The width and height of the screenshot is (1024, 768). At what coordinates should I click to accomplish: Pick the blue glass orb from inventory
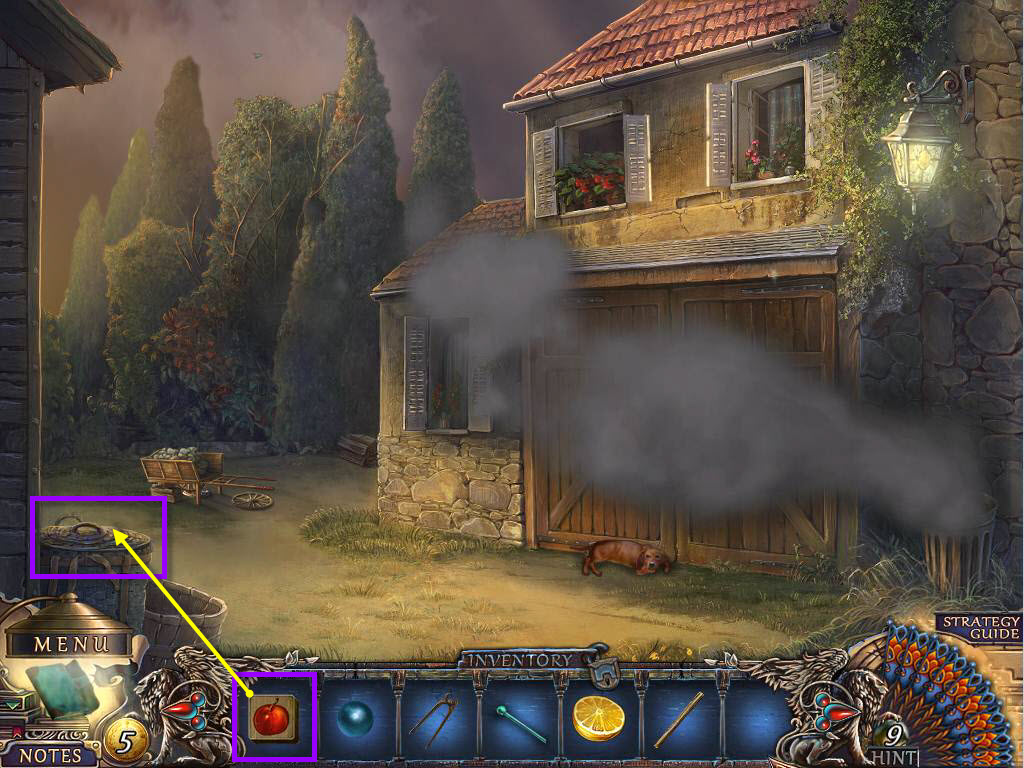tap(353, 720)
